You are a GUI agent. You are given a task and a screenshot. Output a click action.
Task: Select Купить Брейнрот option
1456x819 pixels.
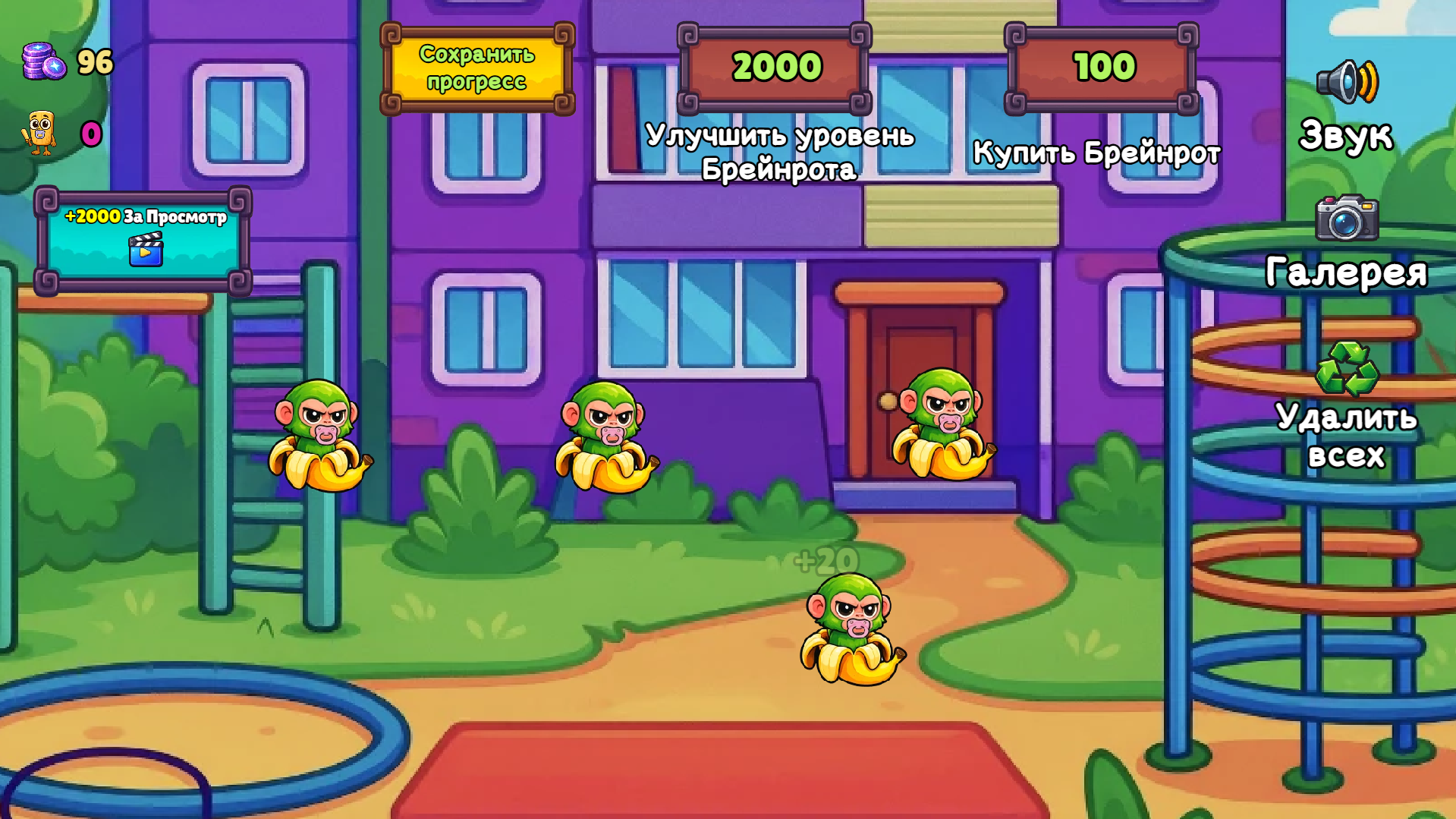point(1102,67)
